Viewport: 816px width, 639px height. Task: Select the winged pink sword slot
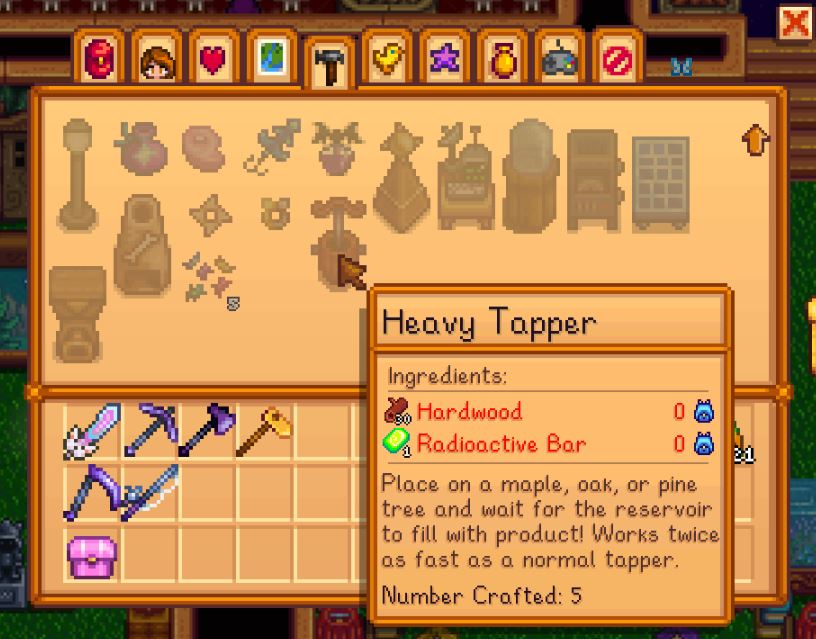coord(92,430)
